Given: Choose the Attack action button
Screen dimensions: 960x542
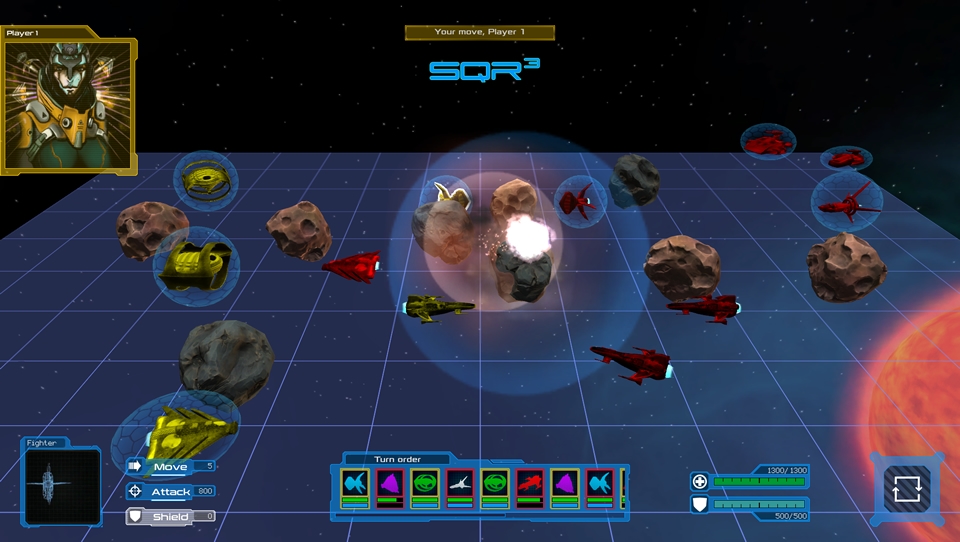Looking at the screenshot, I should [169, 491].
